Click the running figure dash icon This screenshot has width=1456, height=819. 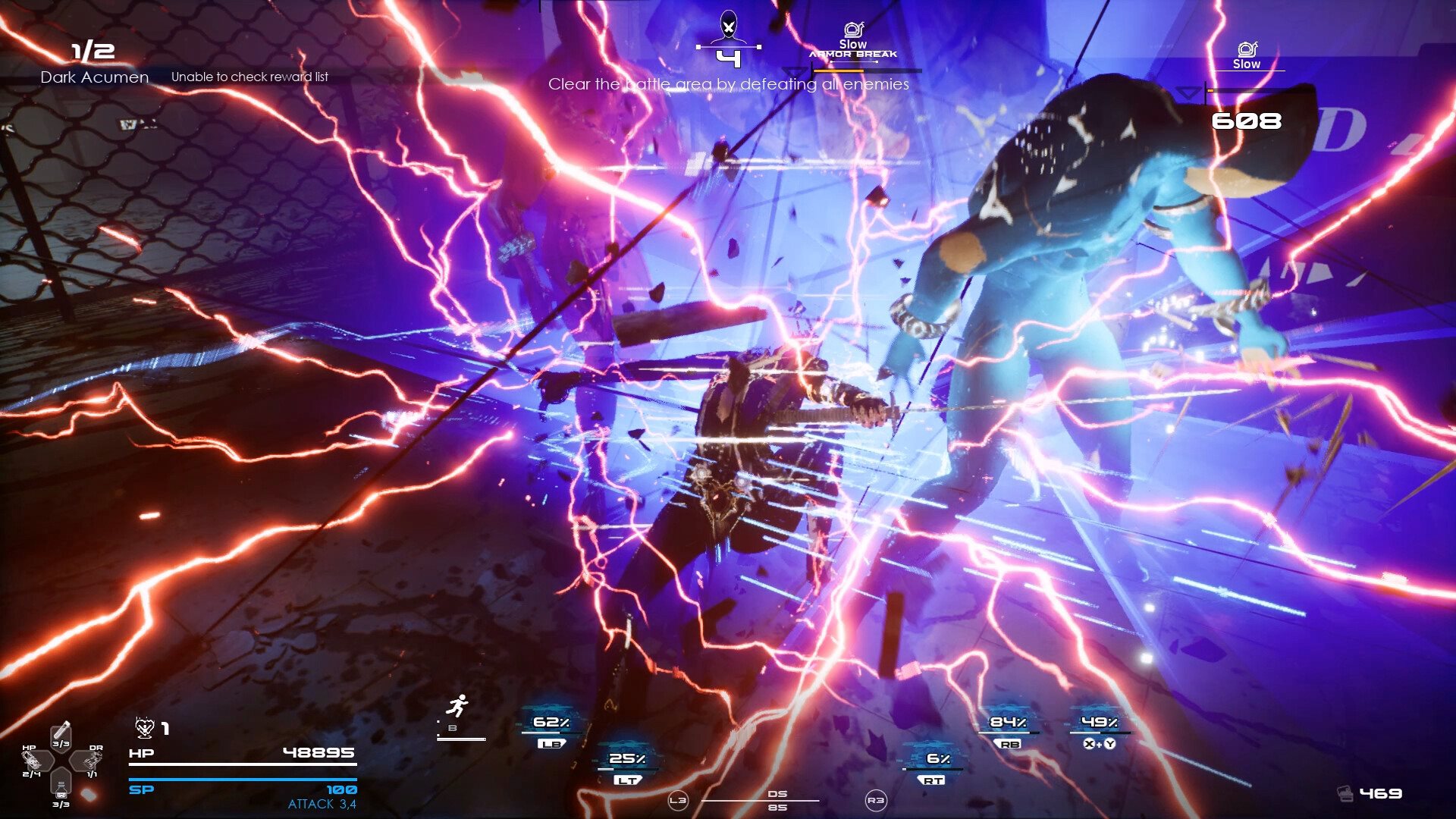coord(457,707)
